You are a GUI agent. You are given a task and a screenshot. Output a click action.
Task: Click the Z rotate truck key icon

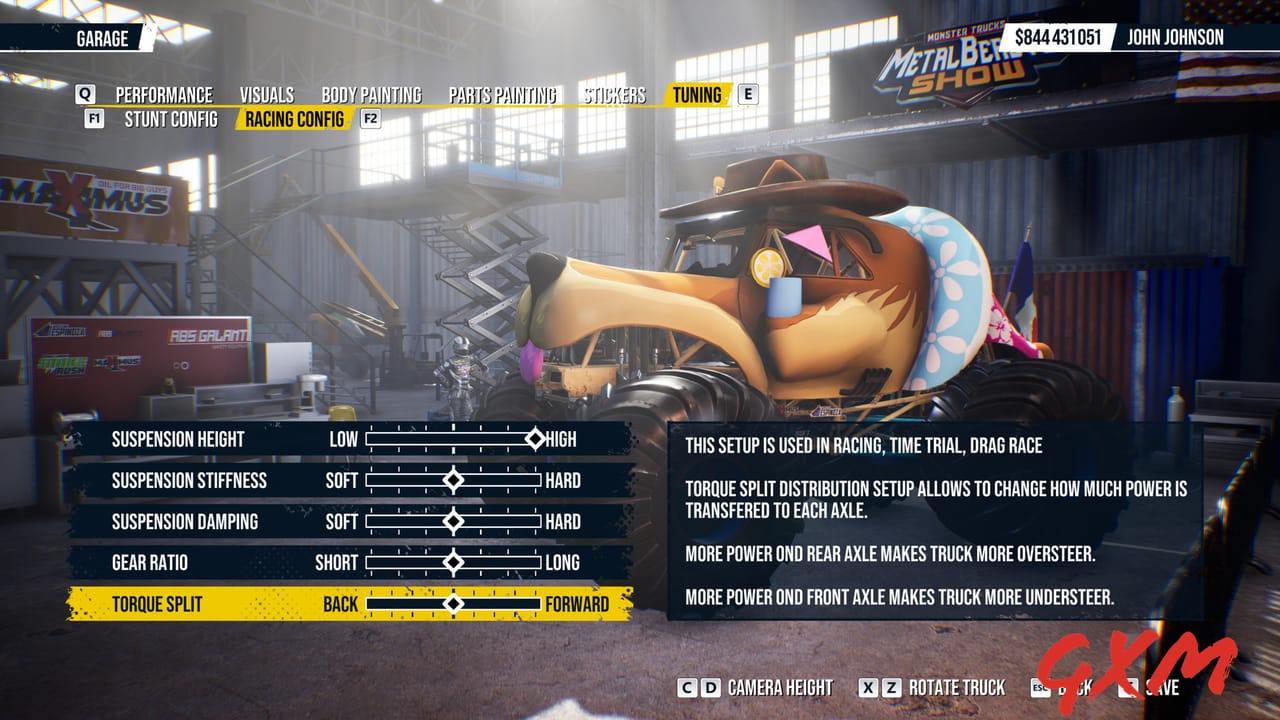[893, 689]
